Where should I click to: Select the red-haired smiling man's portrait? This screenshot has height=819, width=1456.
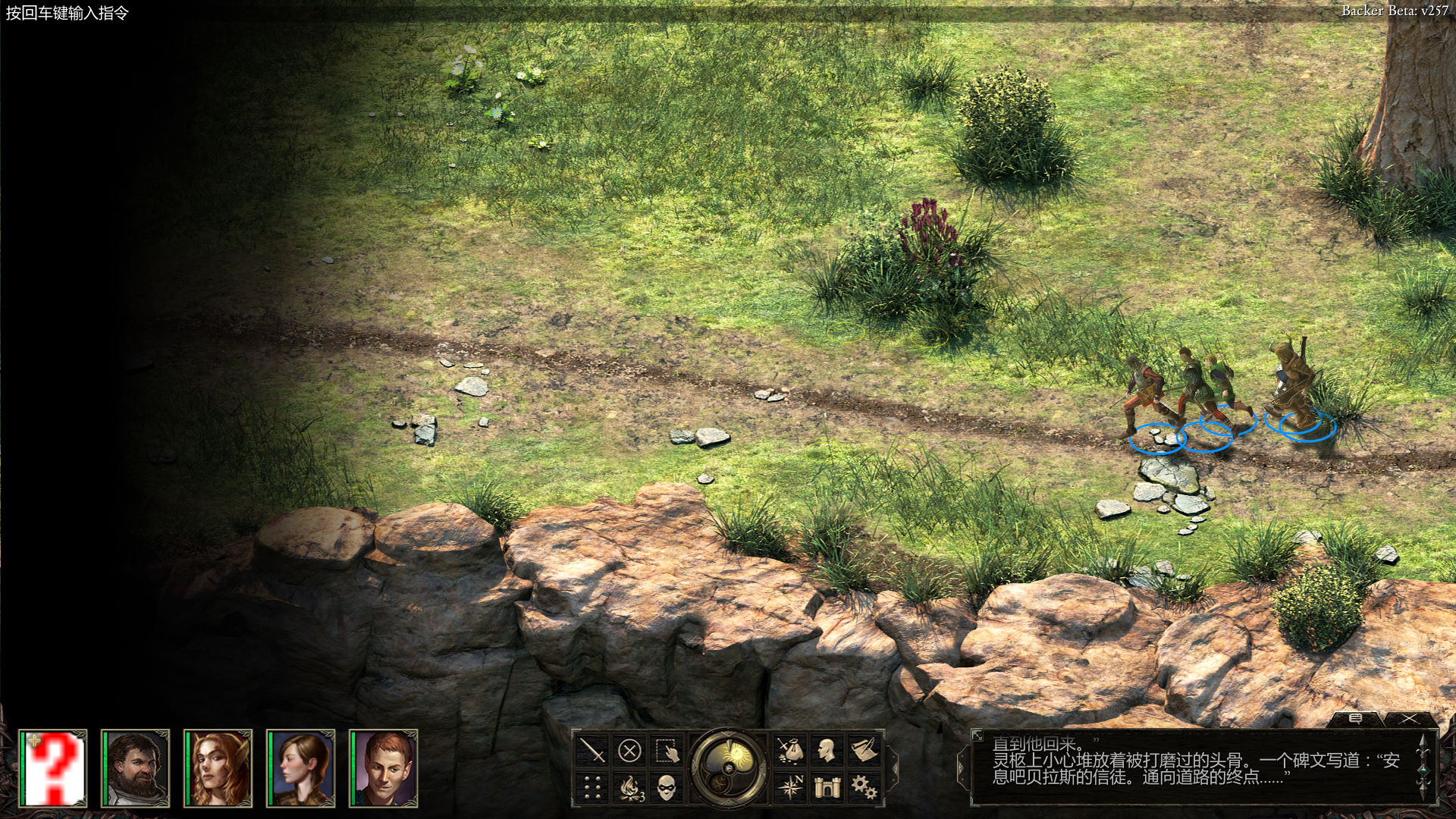point(383,767)
